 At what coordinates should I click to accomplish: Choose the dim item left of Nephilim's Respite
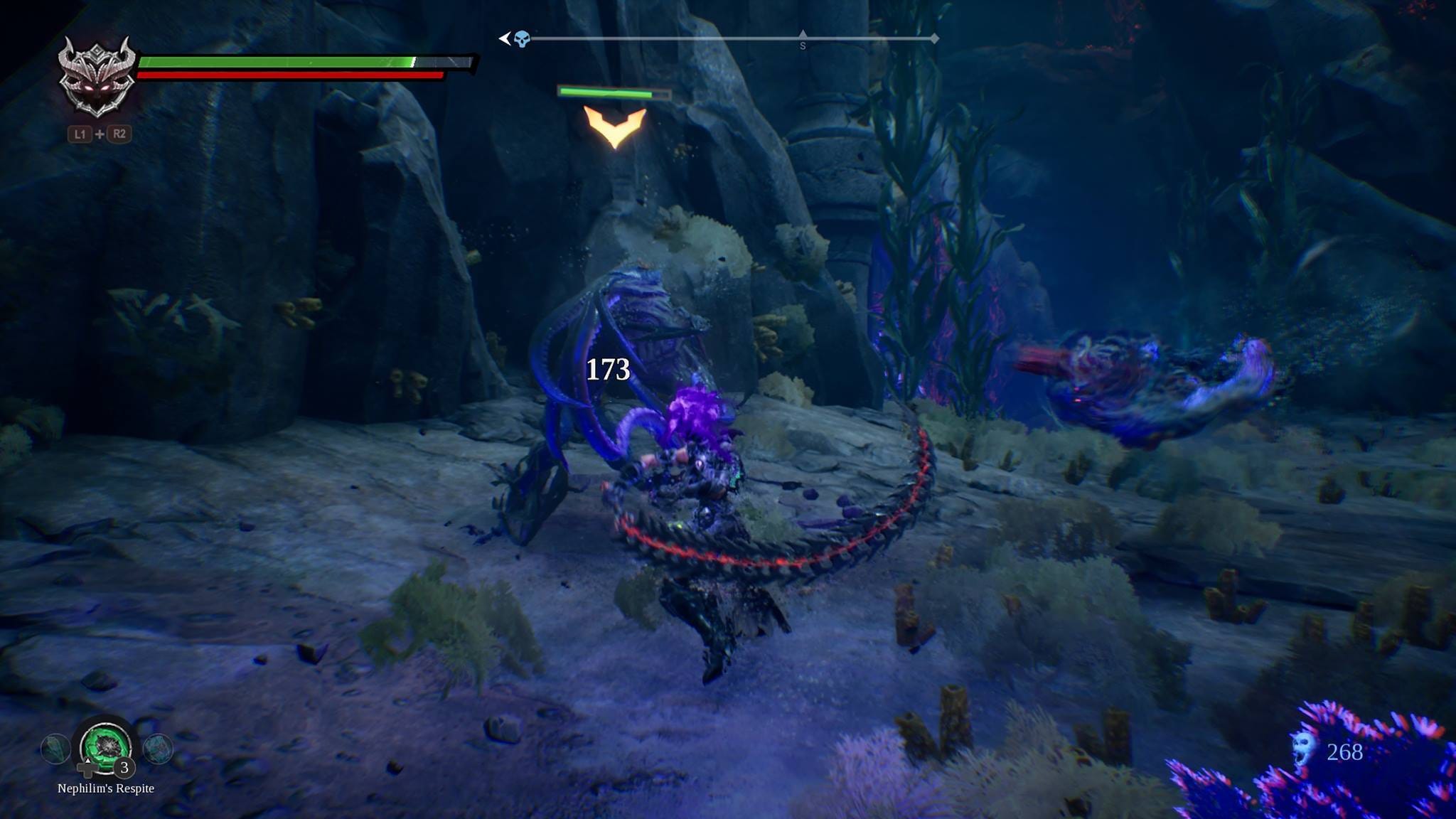pos(55,749)
